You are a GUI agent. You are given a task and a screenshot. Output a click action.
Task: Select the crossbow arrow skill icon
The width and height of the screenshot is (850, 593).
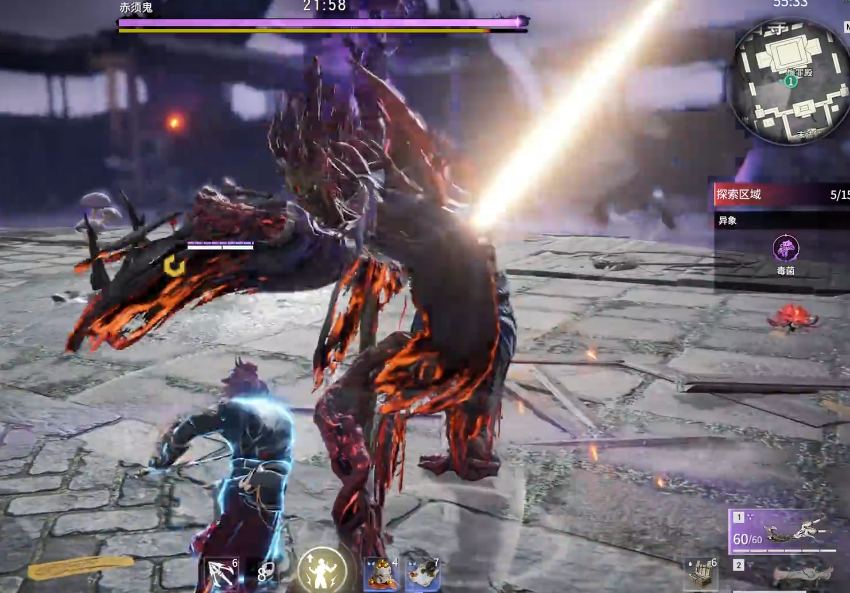(222, 573)
